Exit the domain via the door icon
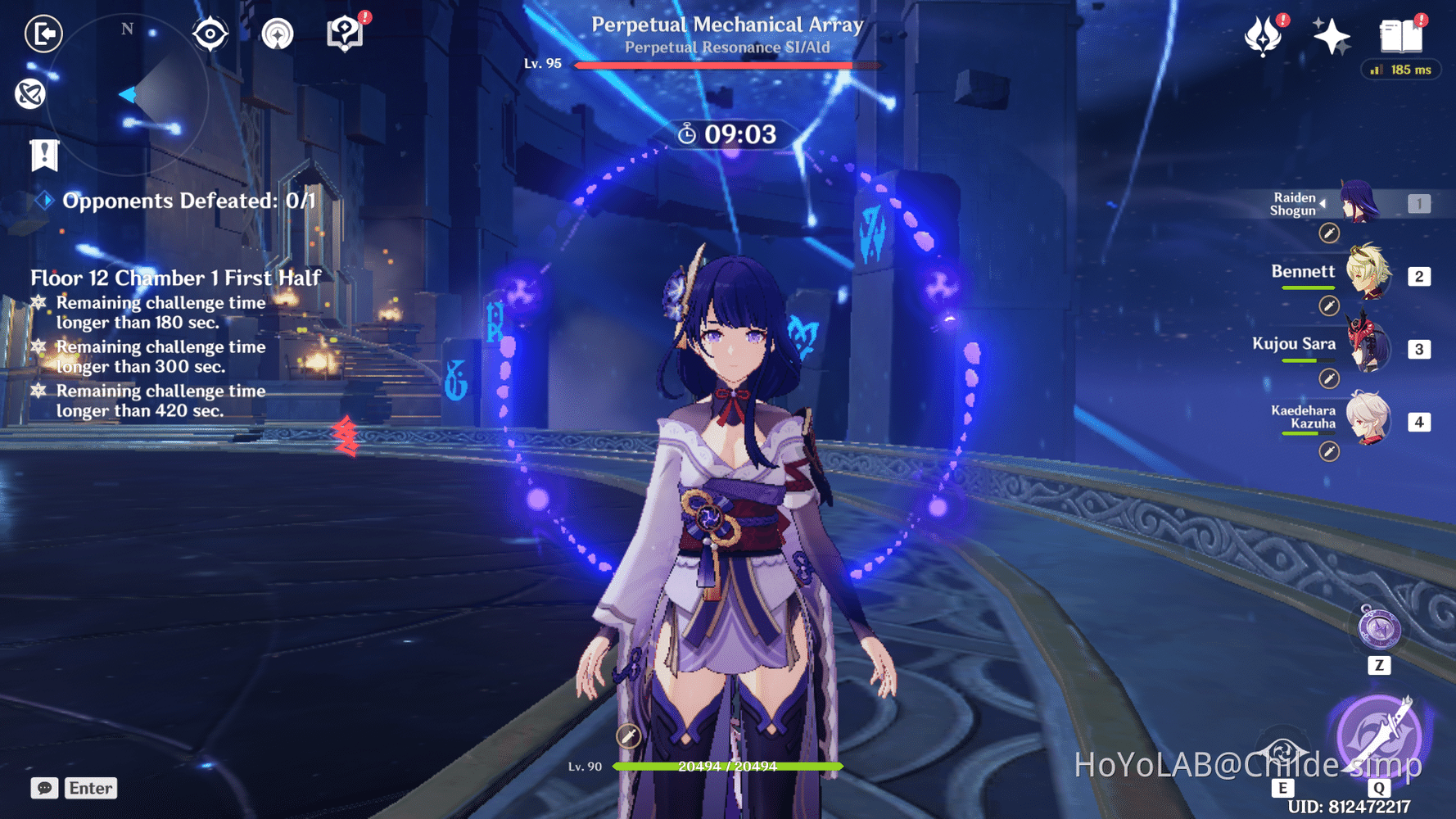Screen dimensions: 1456x819 (x=43, y=34)
